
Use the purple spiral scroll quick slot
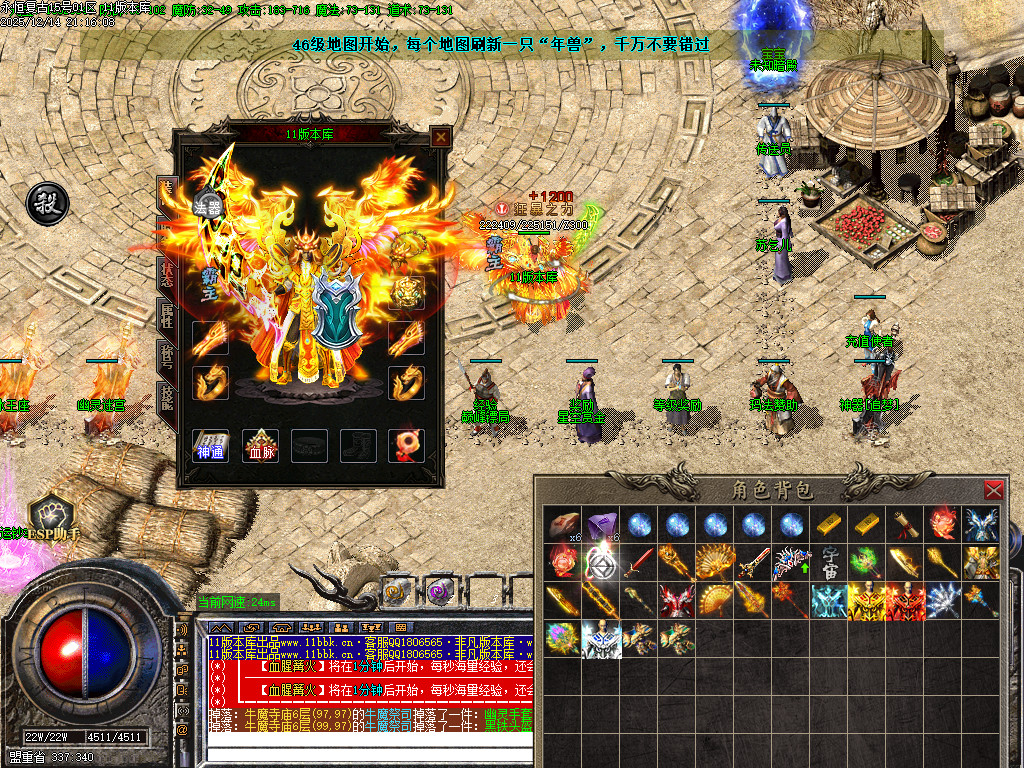[x=440, y=591]
